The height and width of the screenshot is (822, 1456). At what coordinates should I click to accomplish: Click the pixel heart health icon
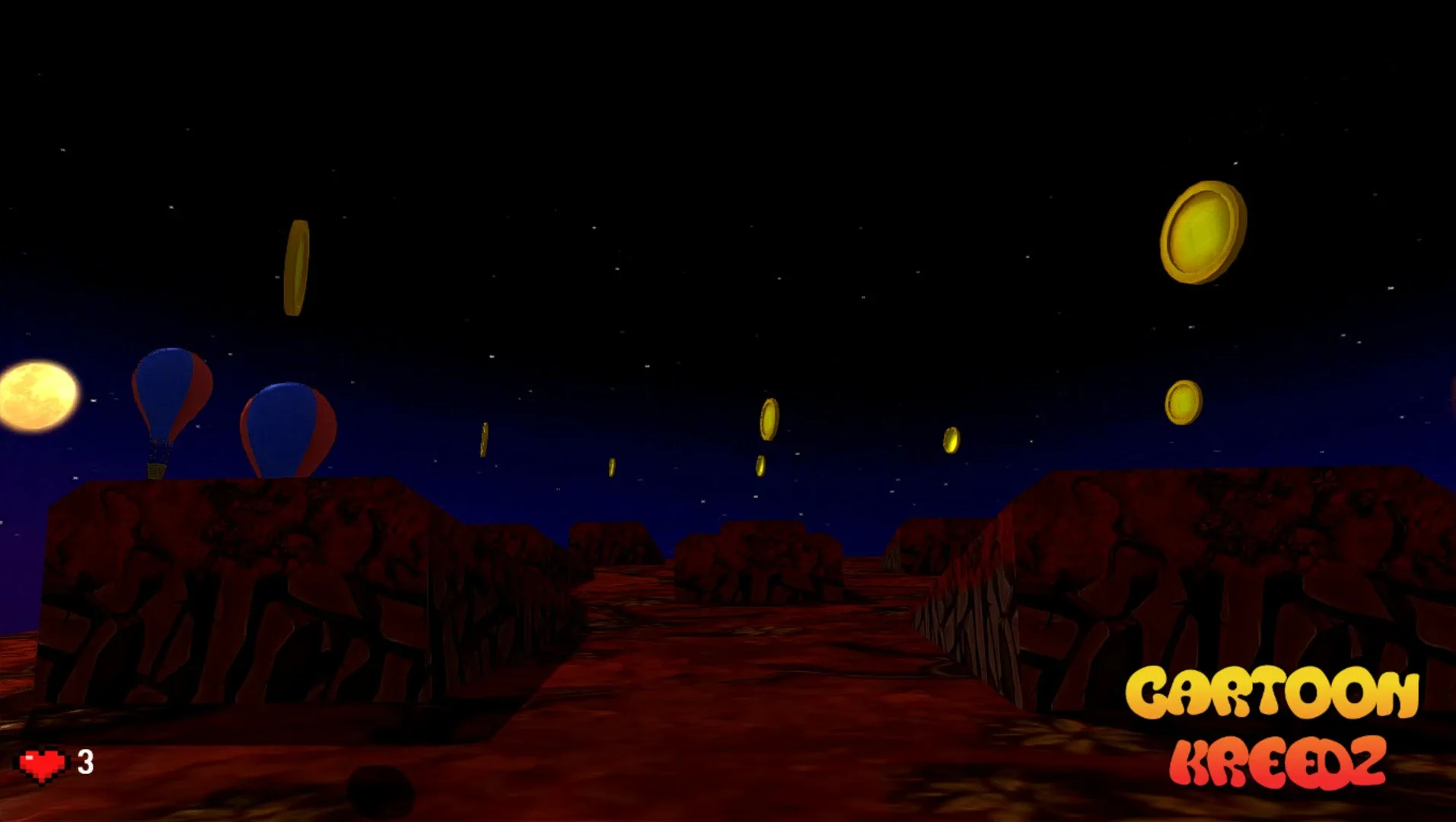click(x=42, y=761)
